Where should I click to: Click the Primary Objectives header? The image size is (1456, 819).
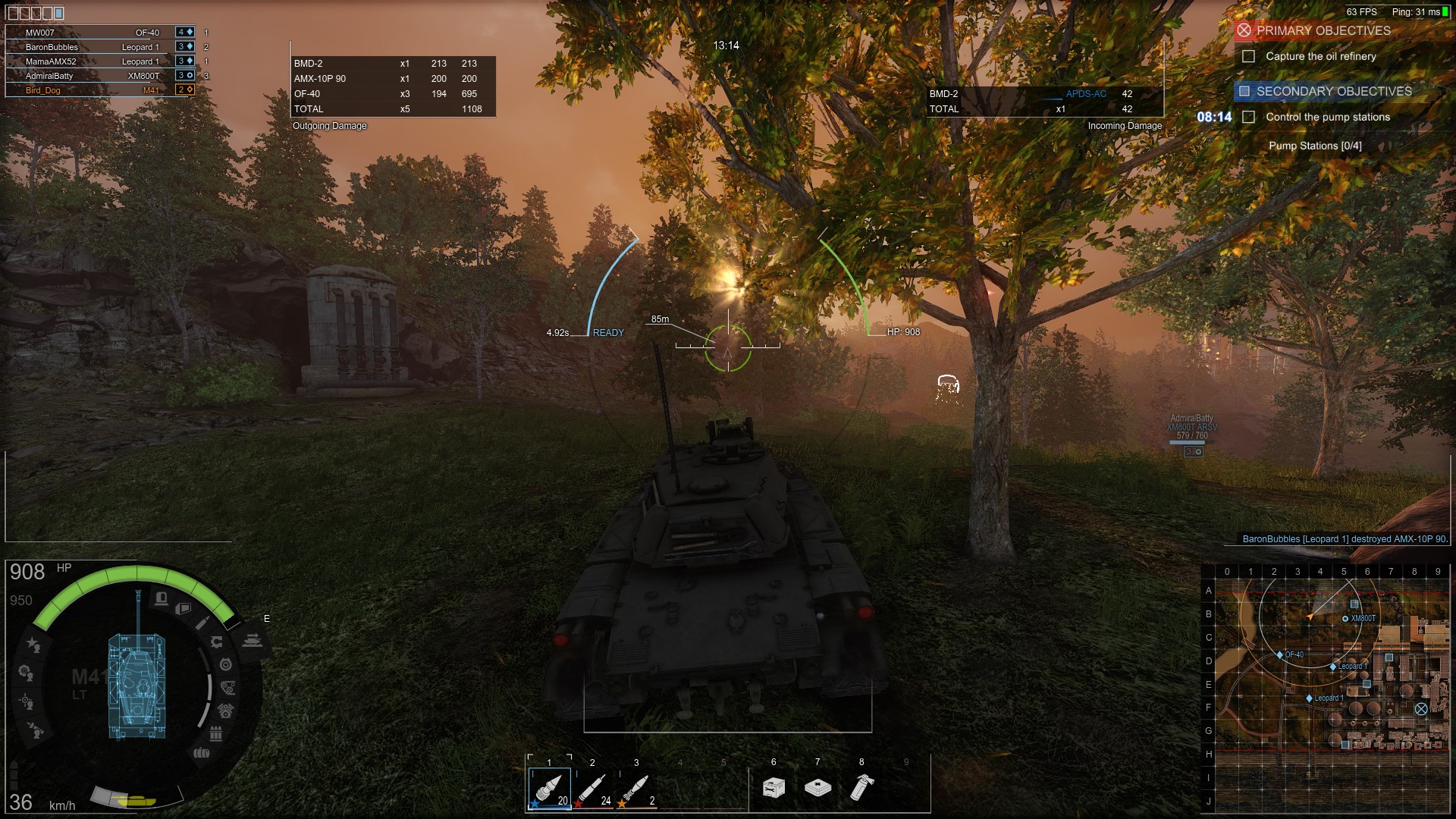(1323, 31)
